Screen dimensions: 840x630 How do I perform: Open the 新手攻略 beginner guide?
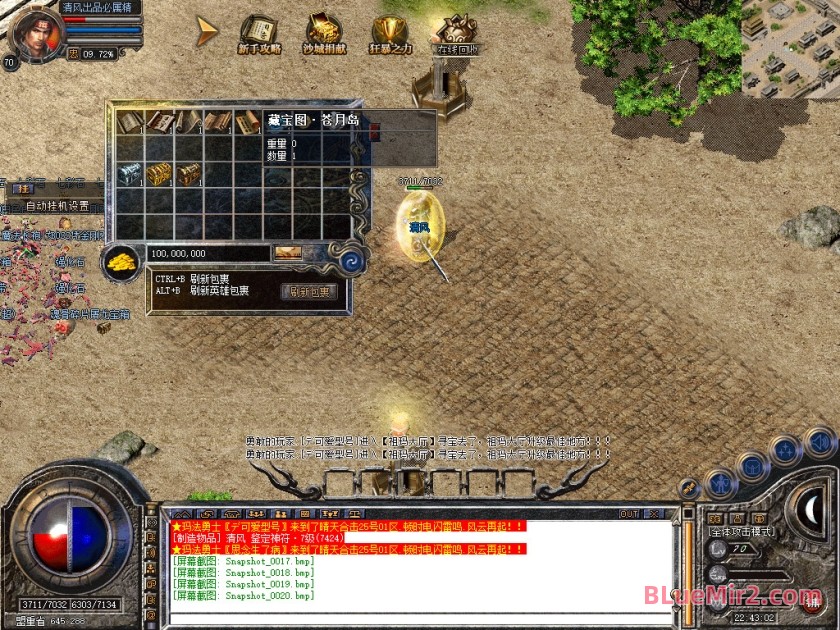pos(259,33)
